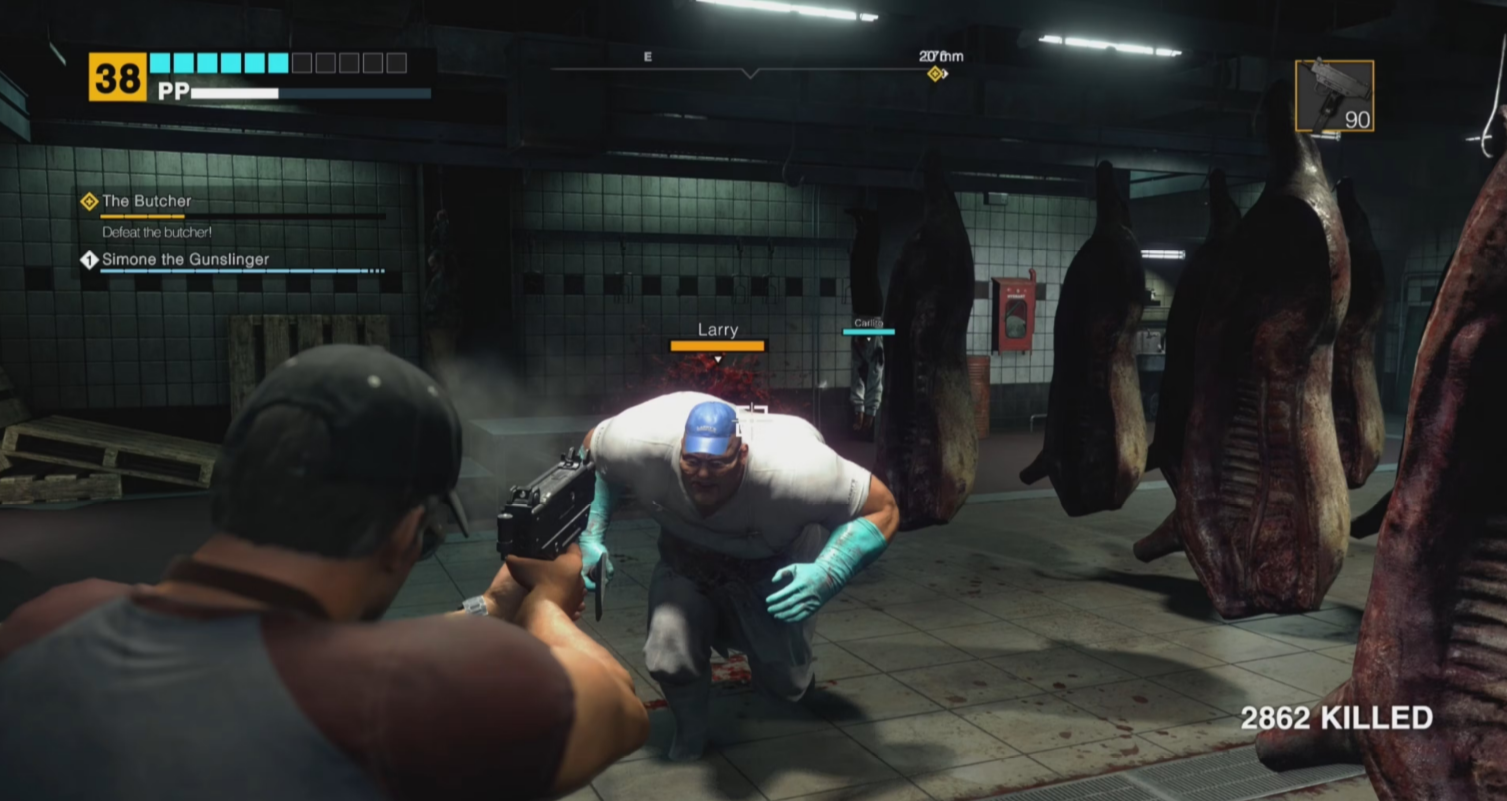This screenshot has width=1507, height=801.
Task: Click the white PP progress bar
Action: tap(236, 93)
